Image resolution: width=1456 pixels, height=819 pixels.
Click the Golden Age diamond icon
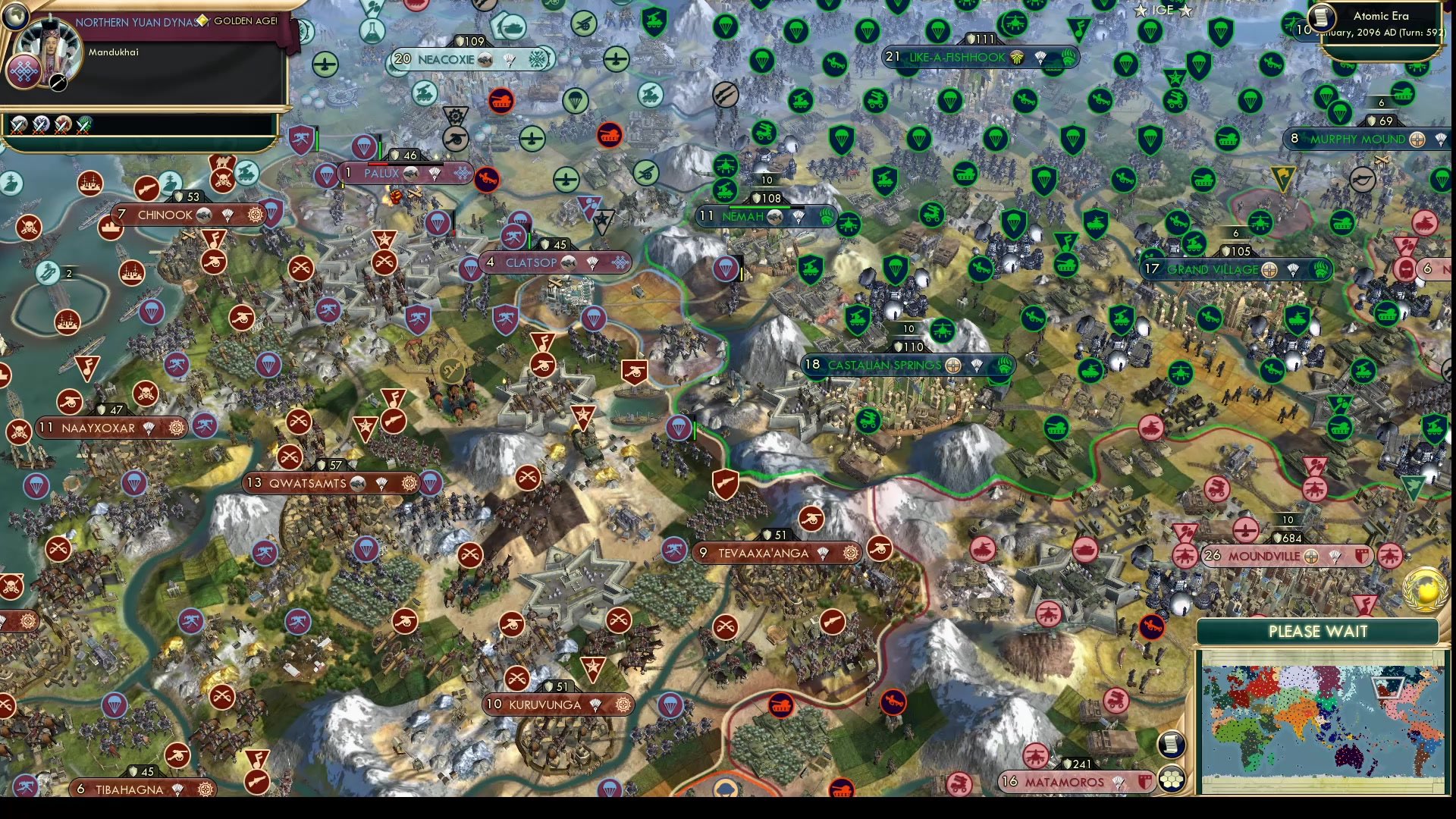pos(202,21)
